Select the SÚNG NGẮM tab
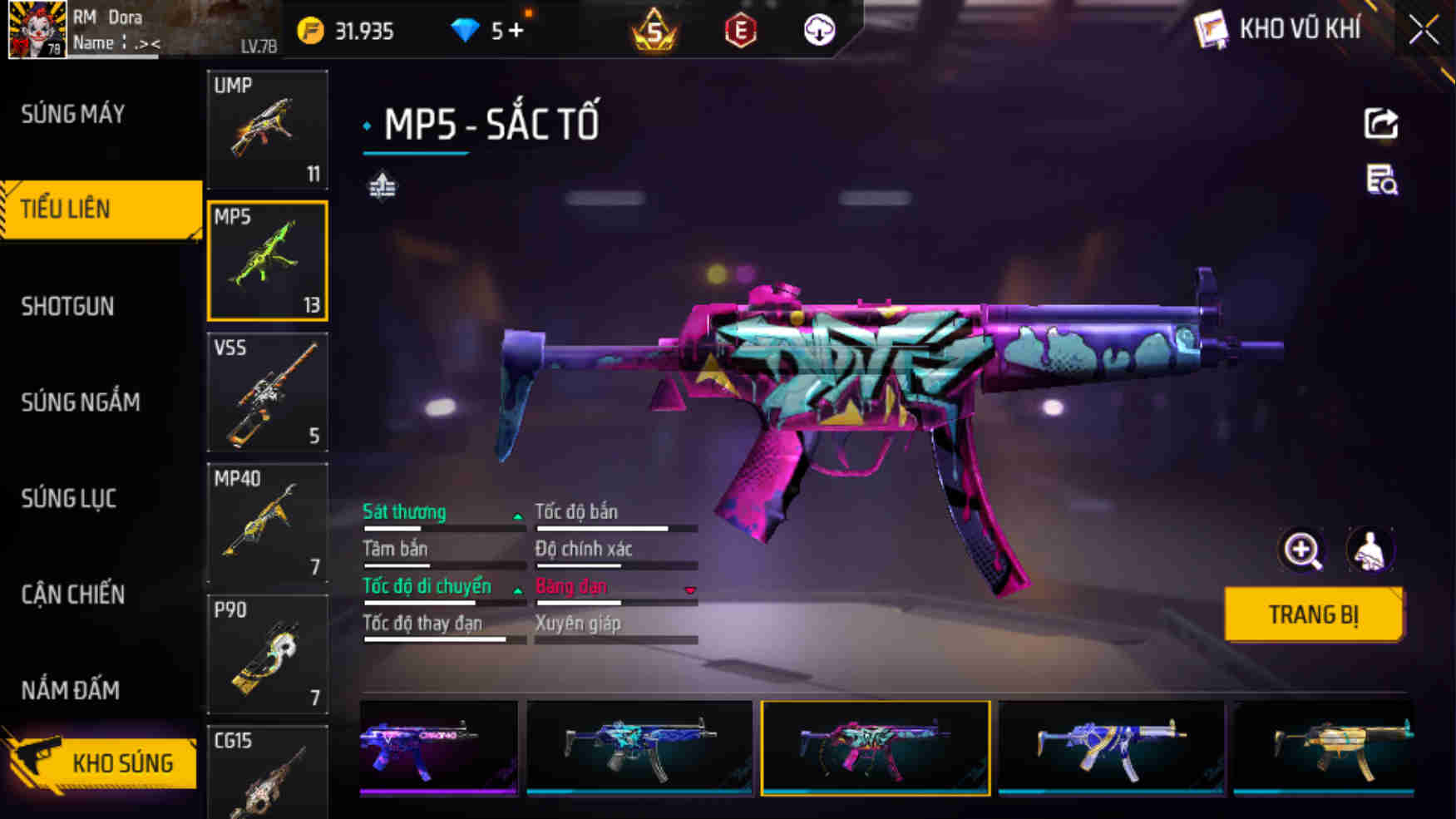1456x819 pixels. (x=79, y=402)
